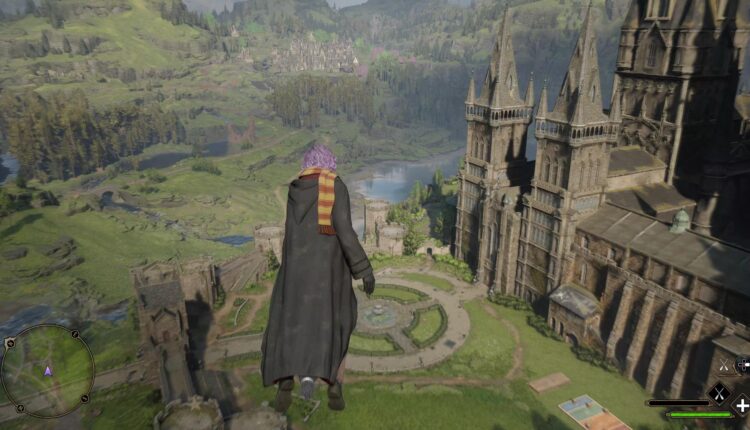The height and width of the screenshot is (430, 750).
Task: Click the white plus spell slot
Action: pyautogui.click(x=741, y=405)
